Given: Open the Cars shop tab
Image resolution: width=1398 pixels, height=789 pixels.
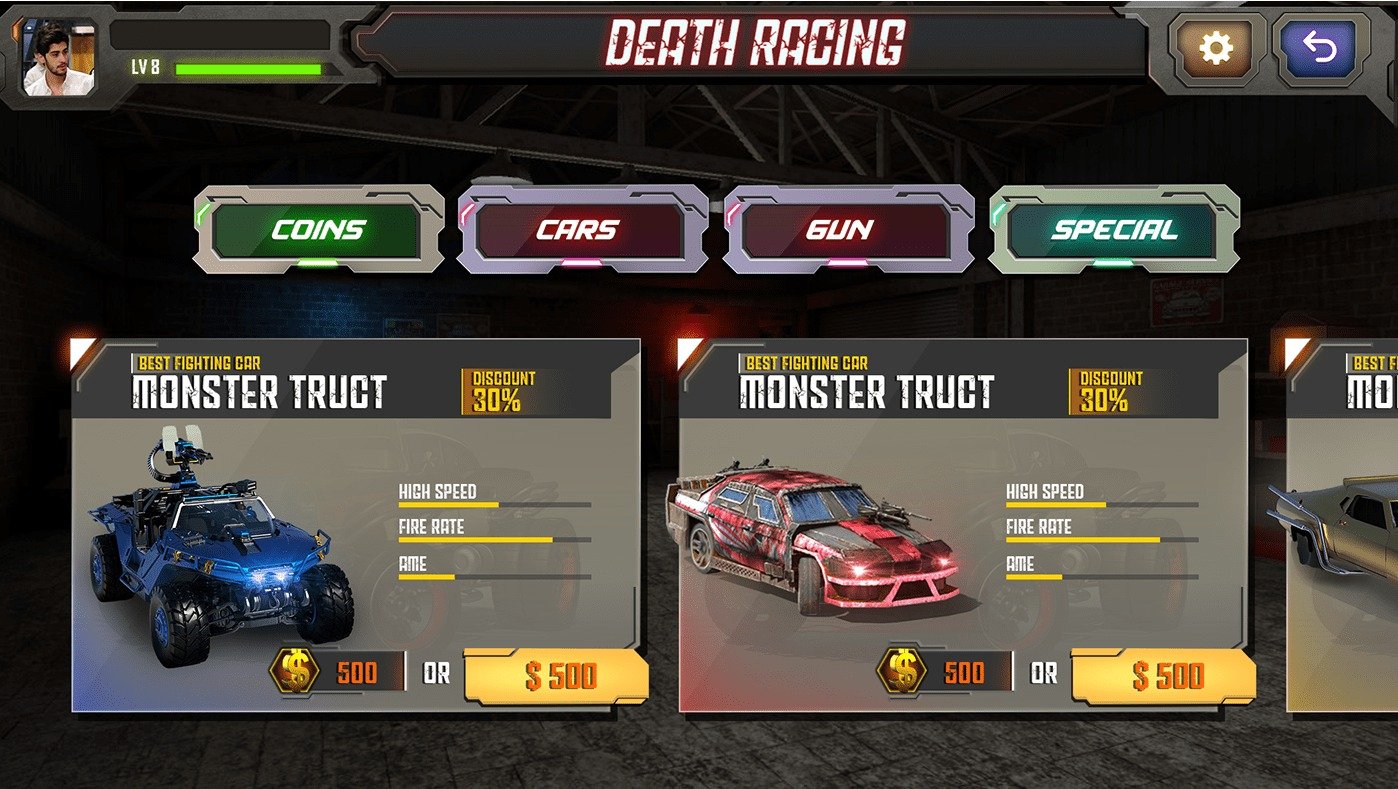Looking at the screenshot, I should pyautogui.click(x=583, y=230).
